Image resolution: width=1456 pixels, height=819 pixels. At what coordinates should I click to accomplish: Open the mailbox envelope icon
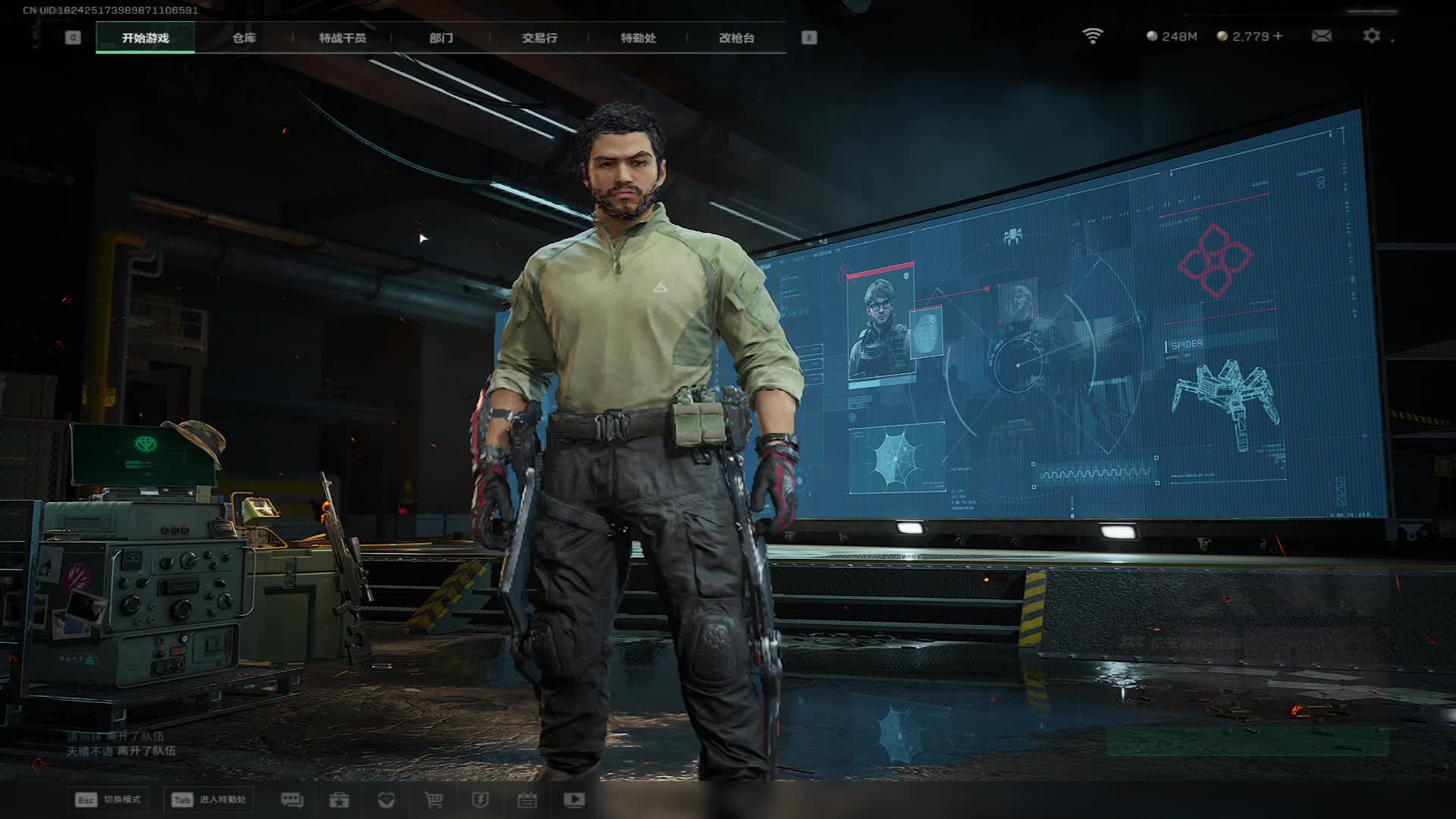tap(1321, 36)
